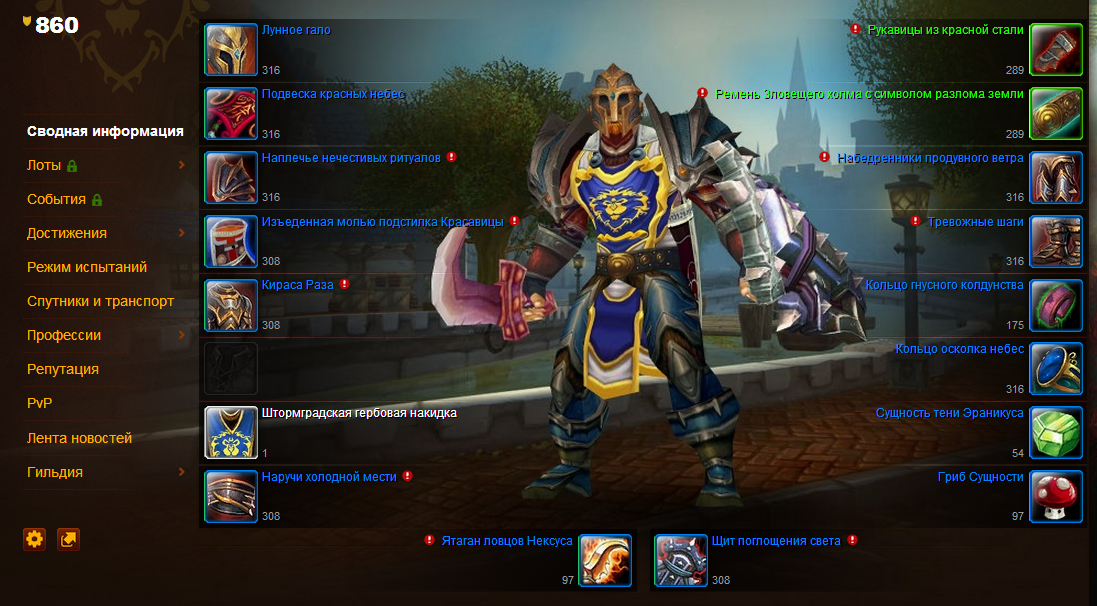Open the Кольцо осколка небес ring link
Viewport: 1097px width, 606px height.
pos(959,349)
